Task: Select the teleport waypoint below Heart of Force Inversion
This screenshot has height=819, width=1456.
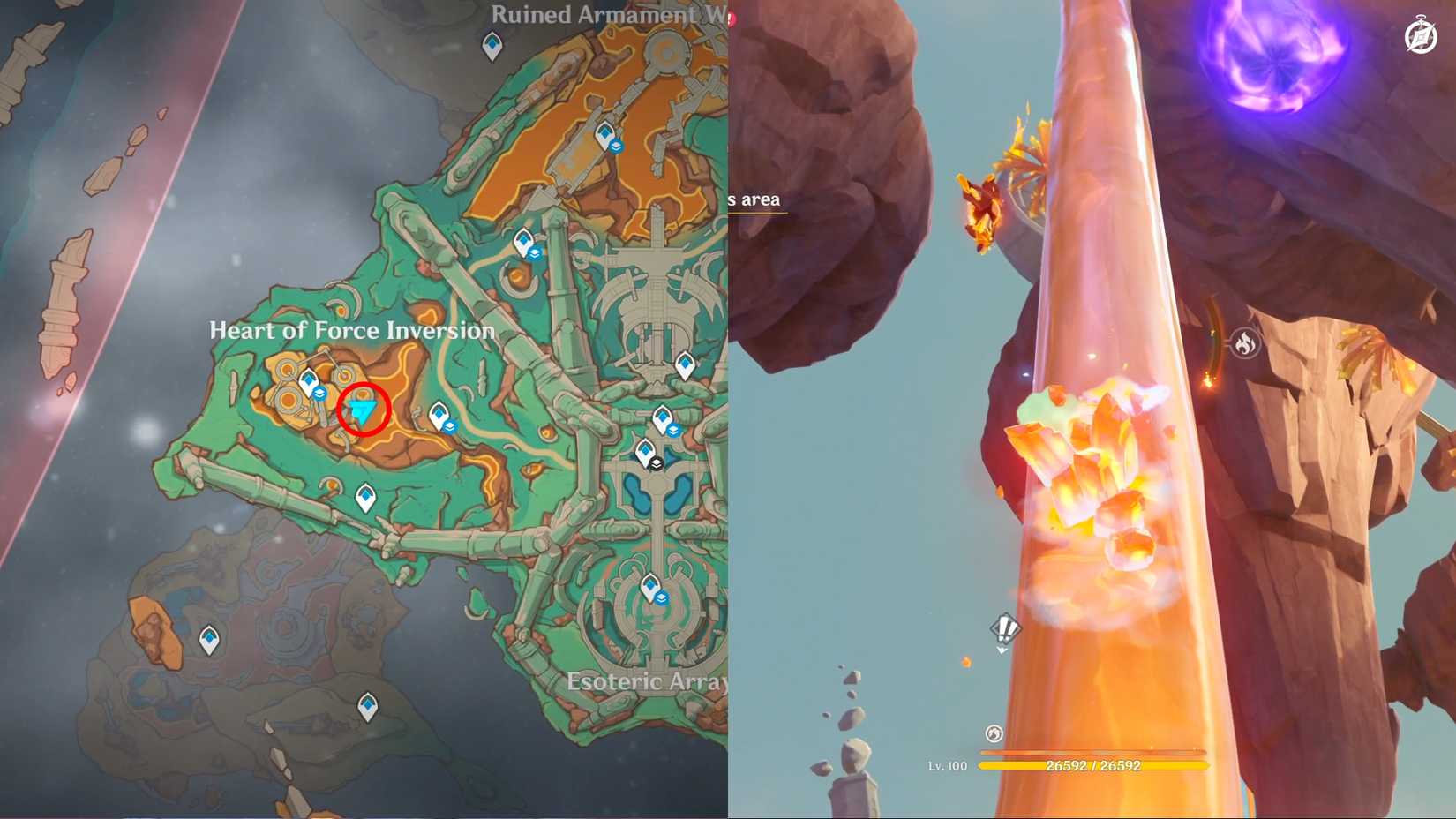Action: coord(365,496)
